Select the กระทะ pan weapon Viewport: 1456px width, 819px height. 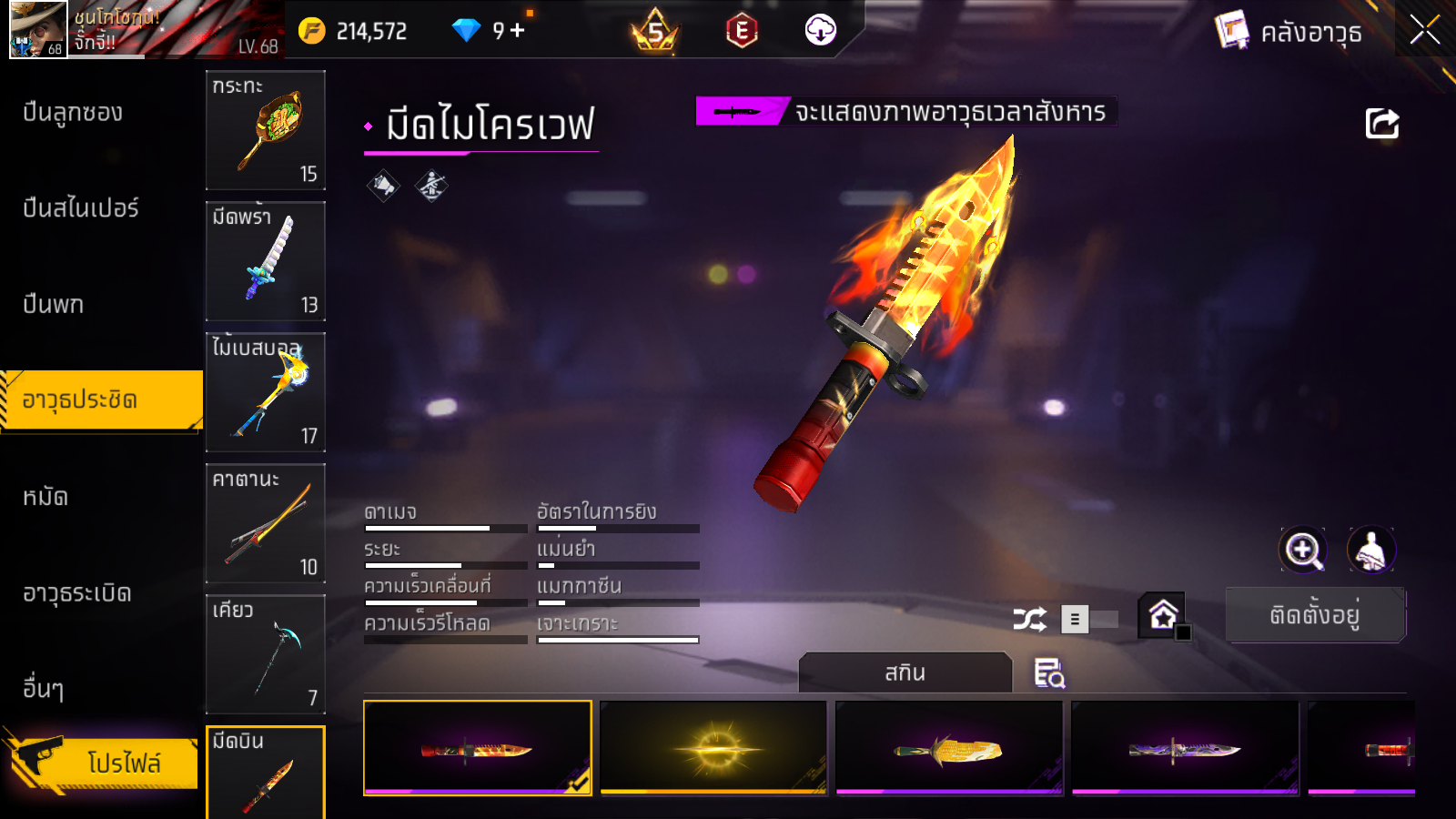coord(266,130)
